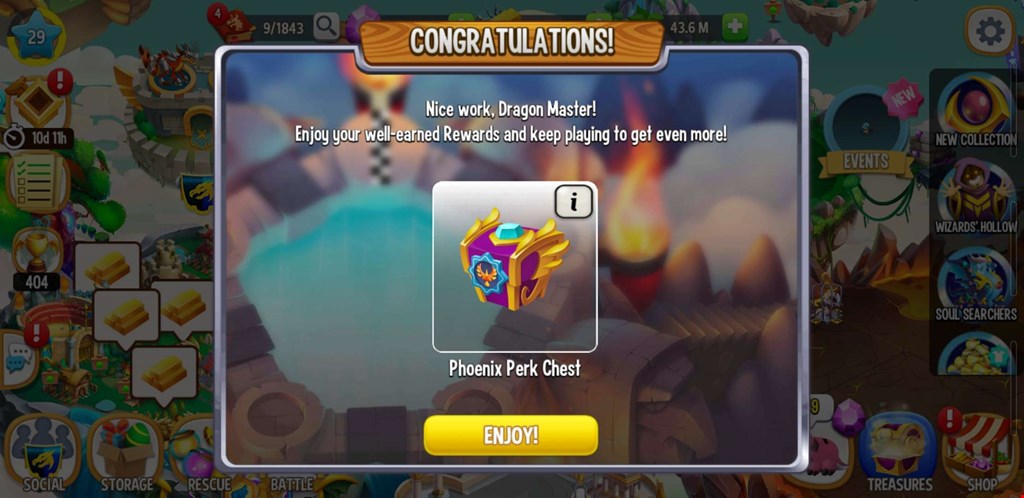Image resolution: width=1024 pixels, height=498 pixels.
Task: Open the Soul Searchers event
Action: pos(974,283)
